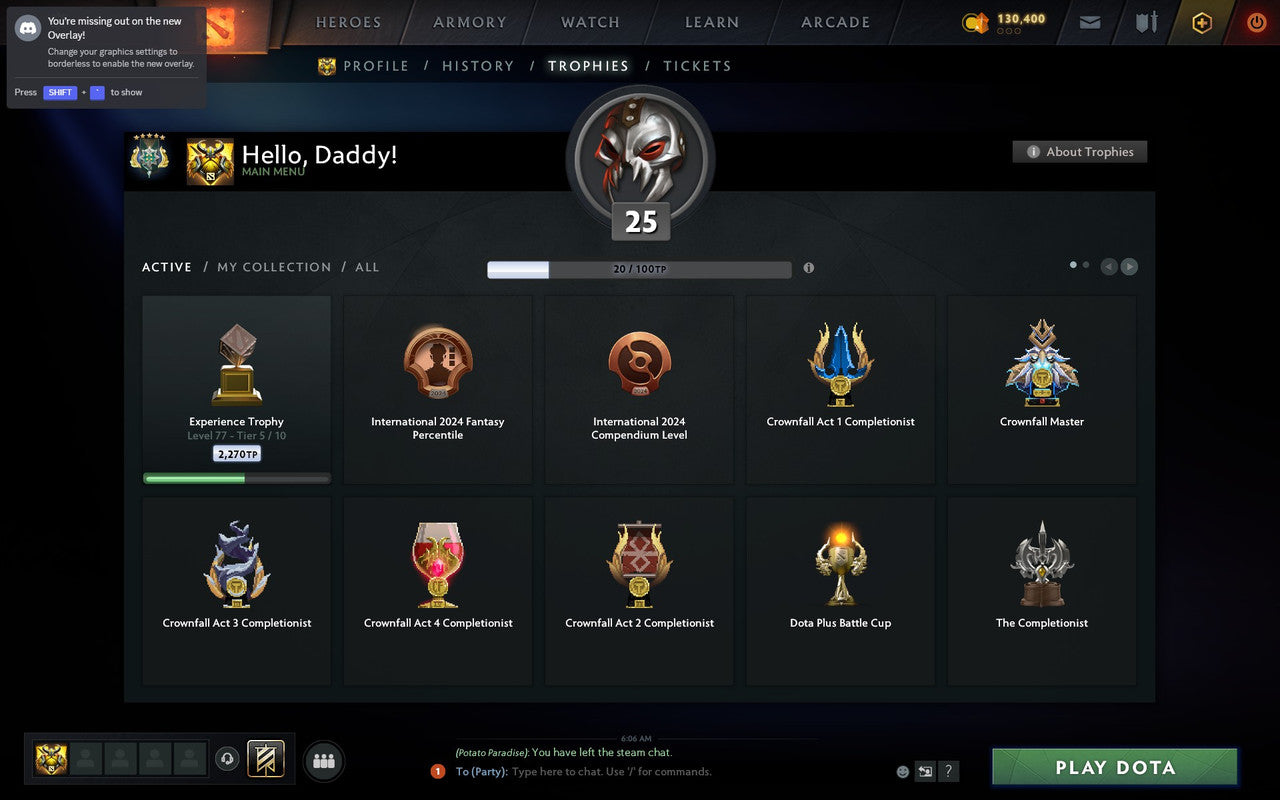
Task: Open the friends list icon
Action: [x=323, y=760]
